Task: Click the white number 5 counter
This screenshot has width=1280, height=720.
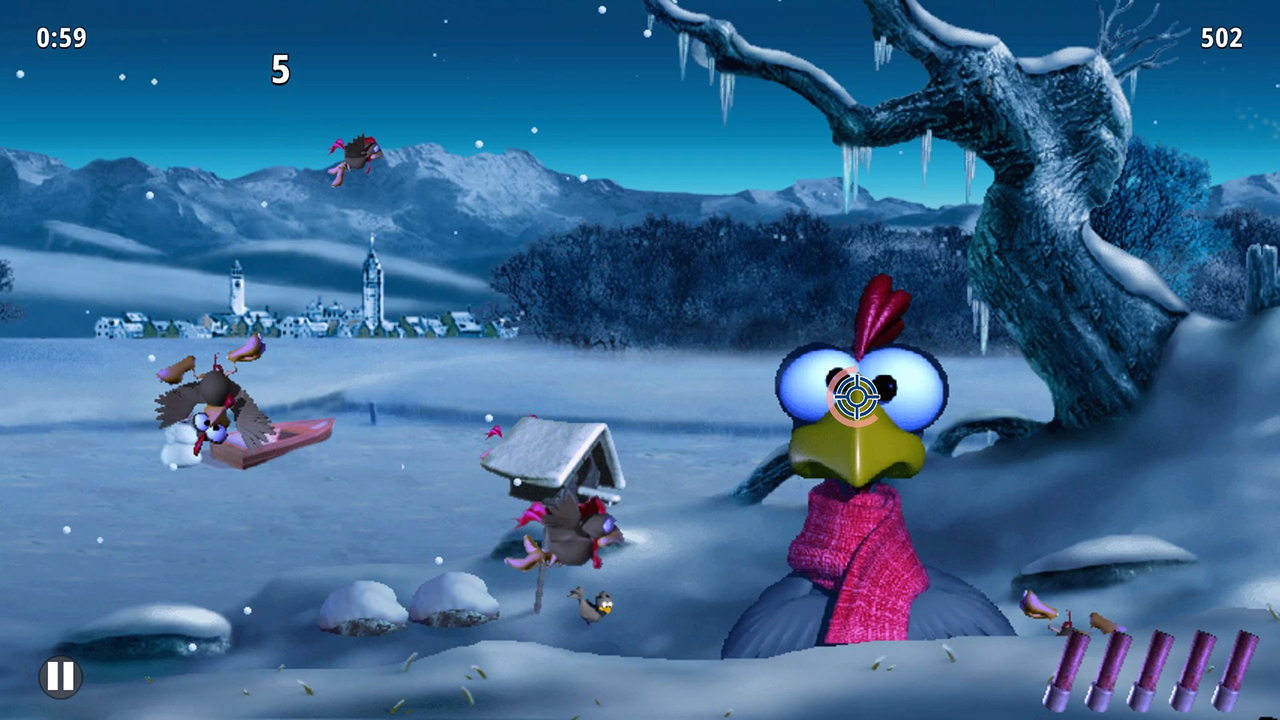Action: coord(281,71)
